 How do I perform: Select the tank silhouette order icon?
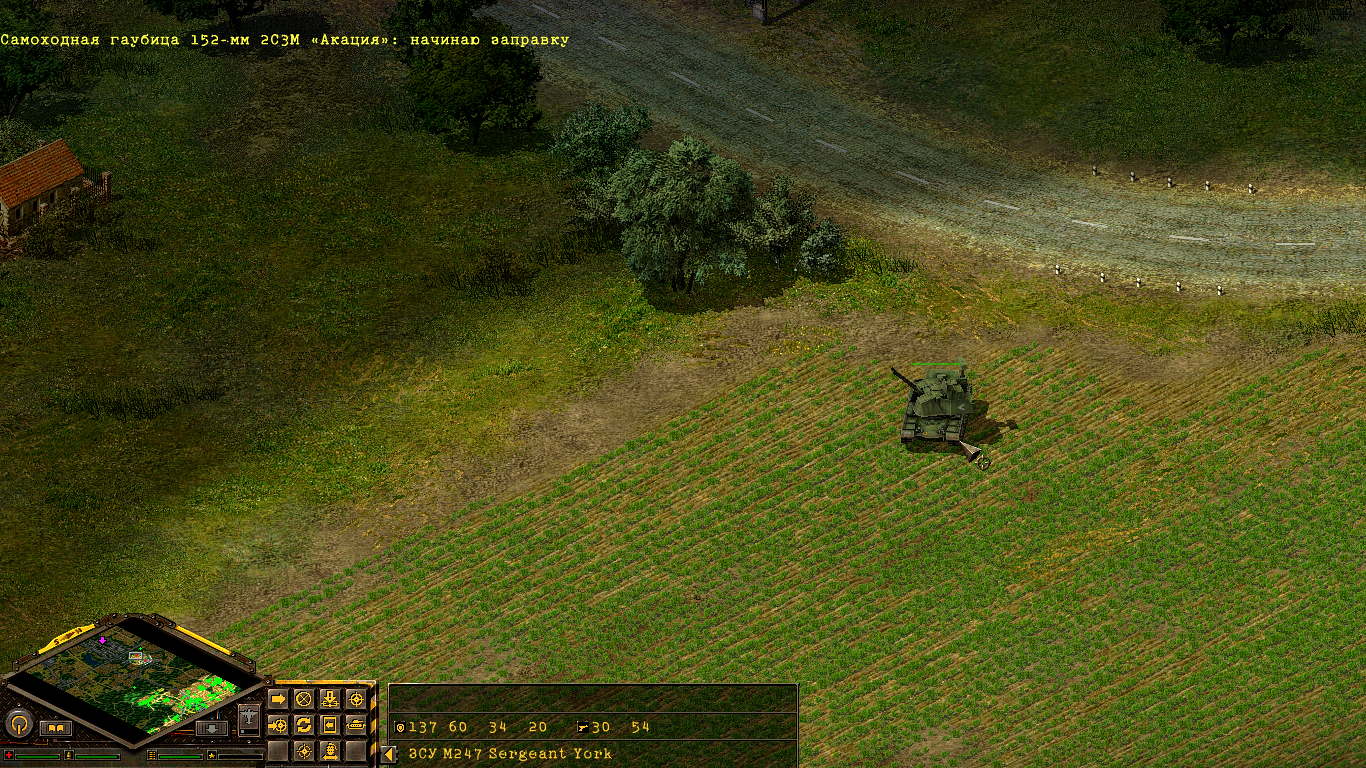[357, 725]
